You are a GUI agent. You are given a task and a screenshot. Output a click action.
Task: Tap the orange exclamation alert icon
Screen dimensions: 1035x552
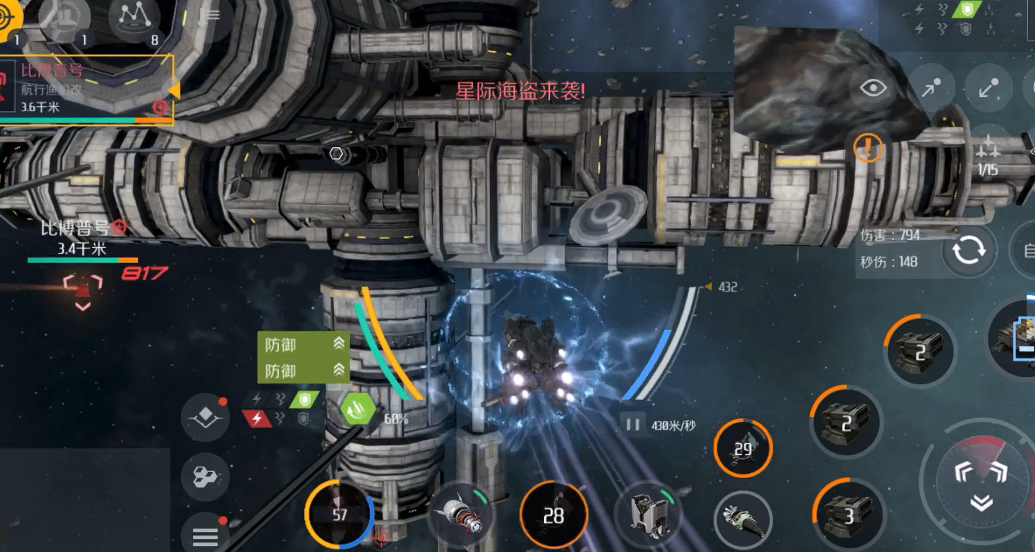click(869, 148)
